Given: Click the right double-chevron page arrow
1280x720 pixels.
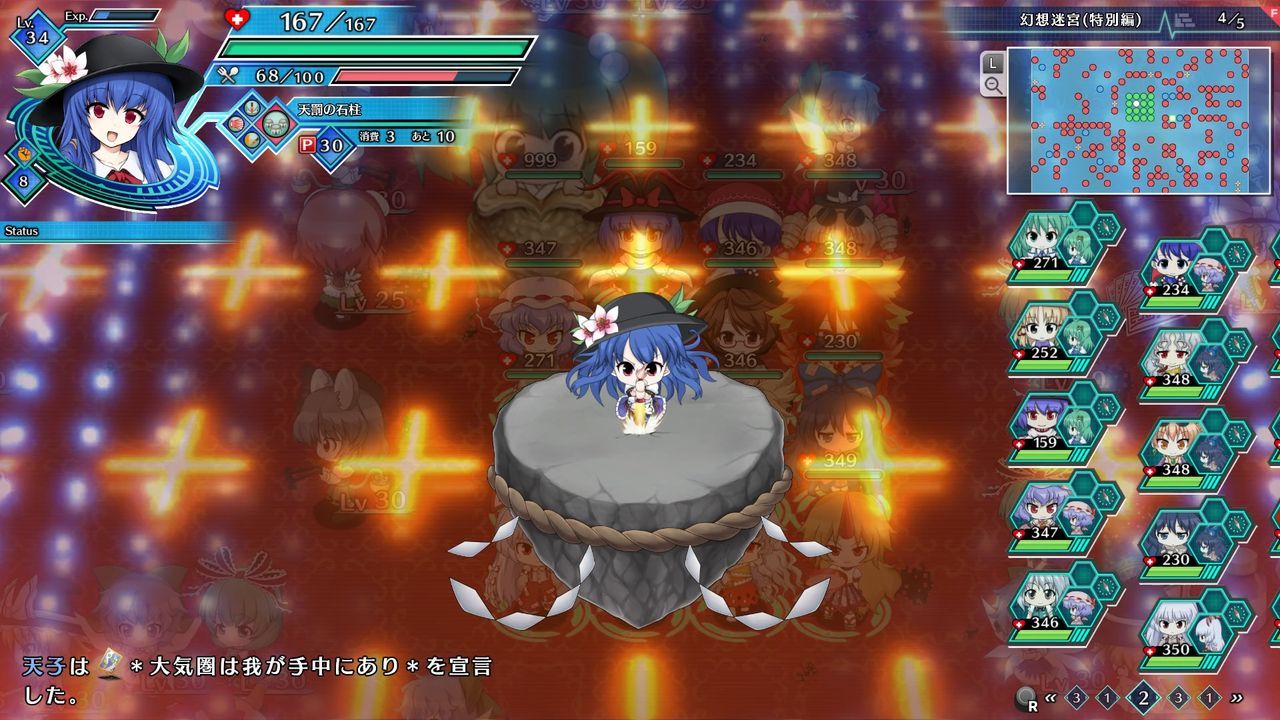Looking at the screenshot, I should pyautogui.click(x=1236, y=698).
